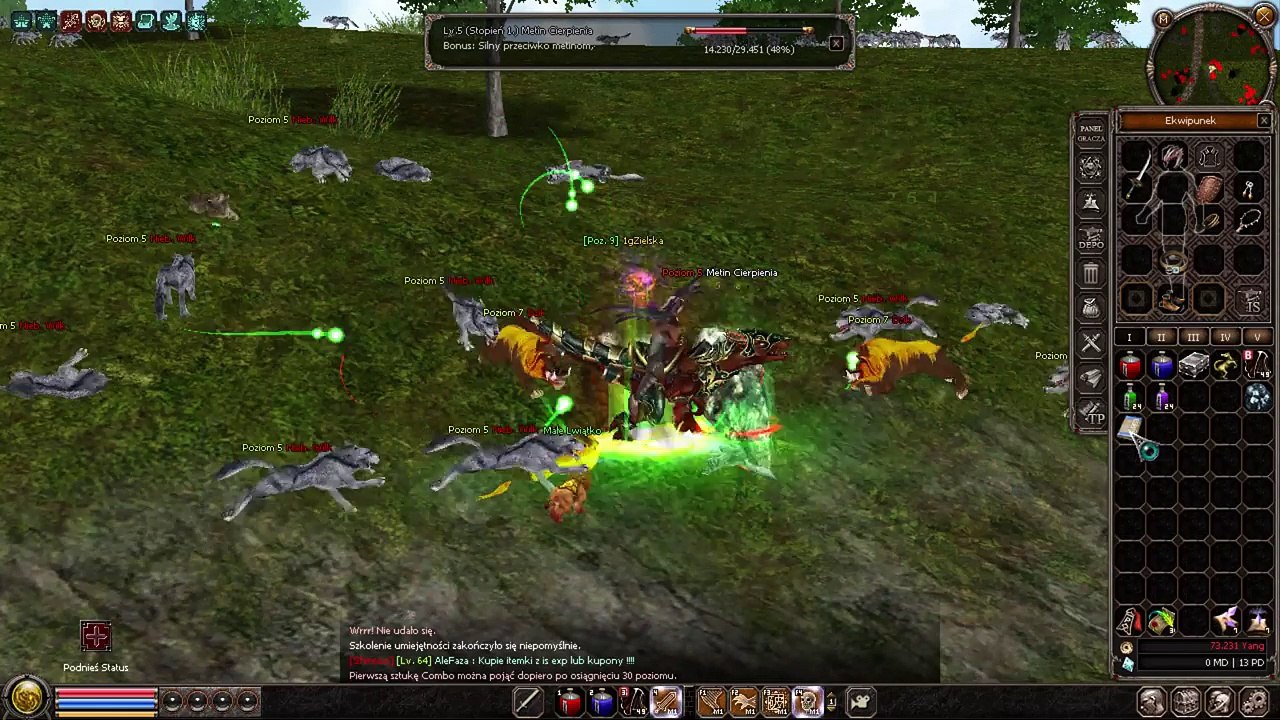Viewport: 1280px width, 720px height.
Task: Use the blue potion in hotbar slot 2
Action: [x=601, y=703]
